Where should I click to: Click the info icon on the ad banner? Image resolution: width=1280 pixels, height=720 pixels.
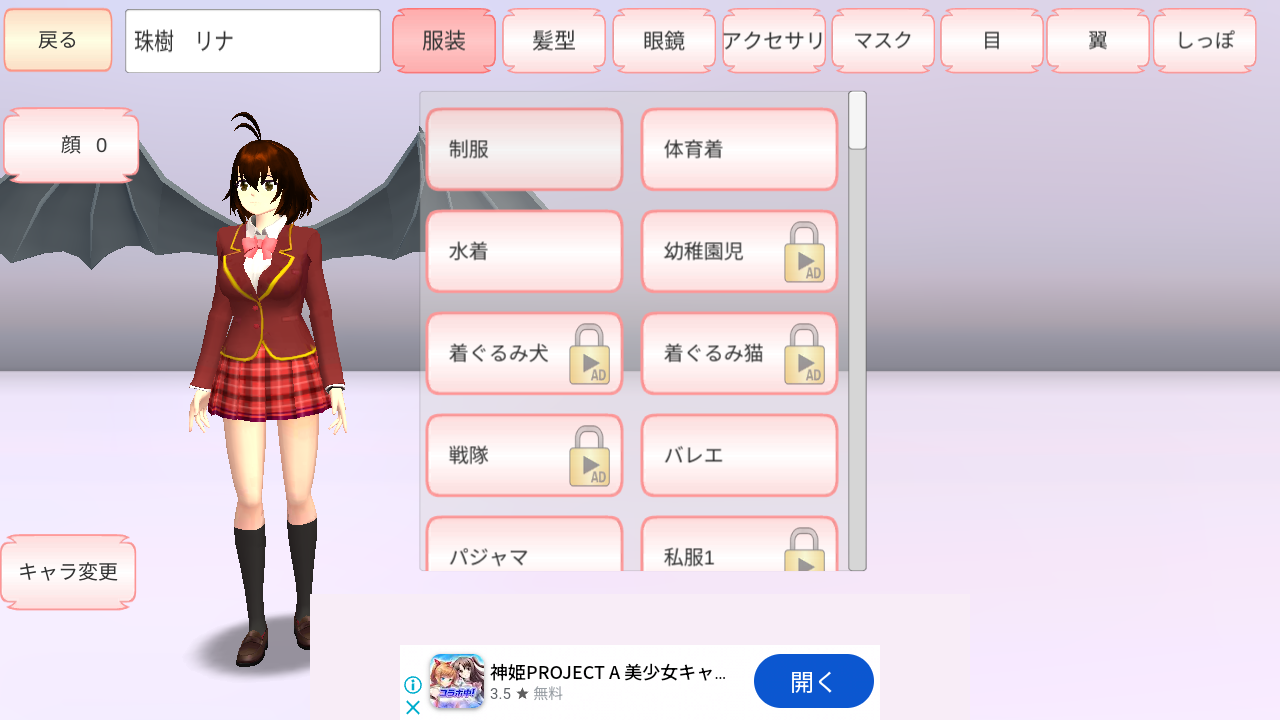(412, 684)
